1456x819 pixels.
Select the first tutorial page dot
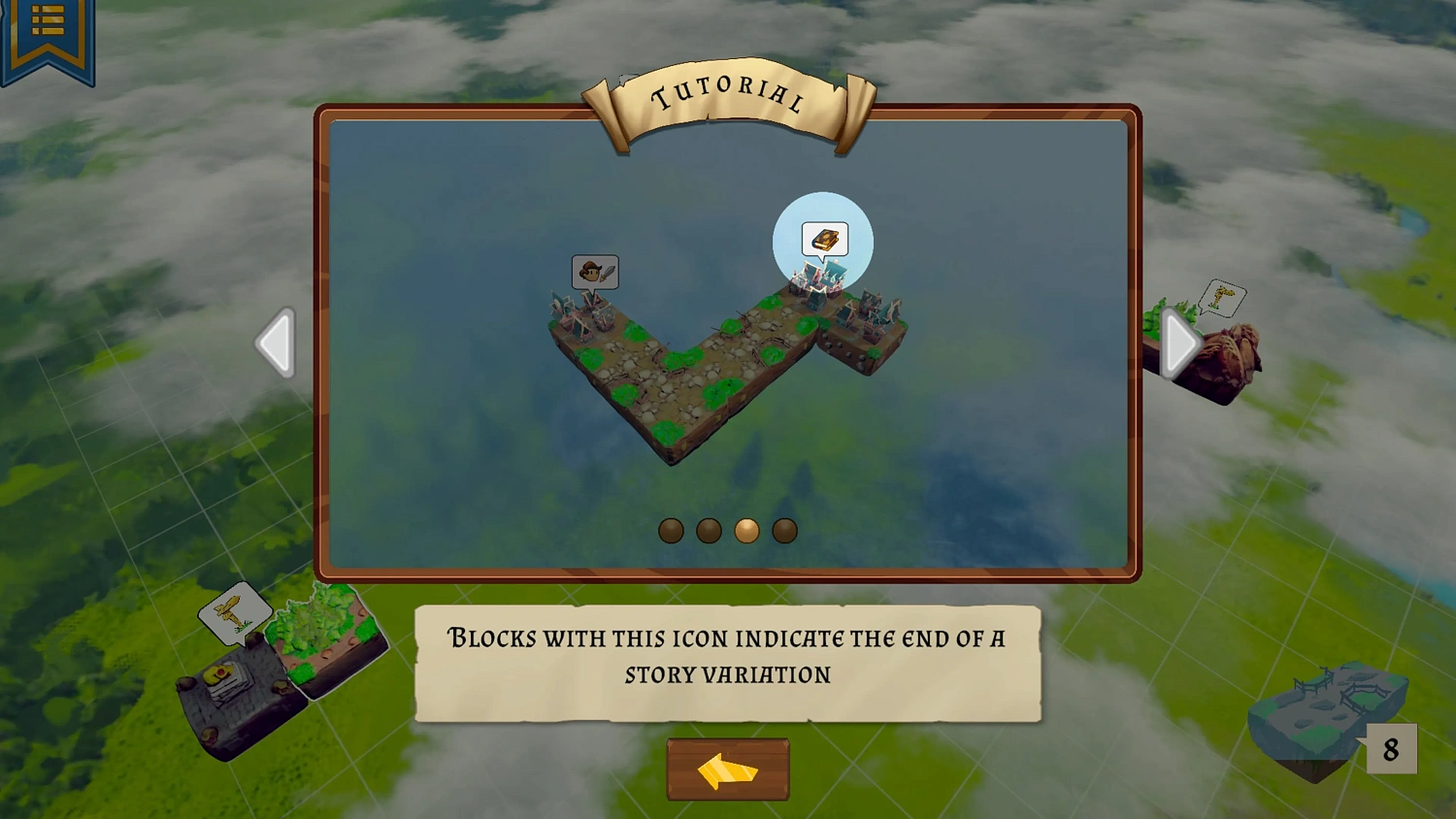point(670,530)
